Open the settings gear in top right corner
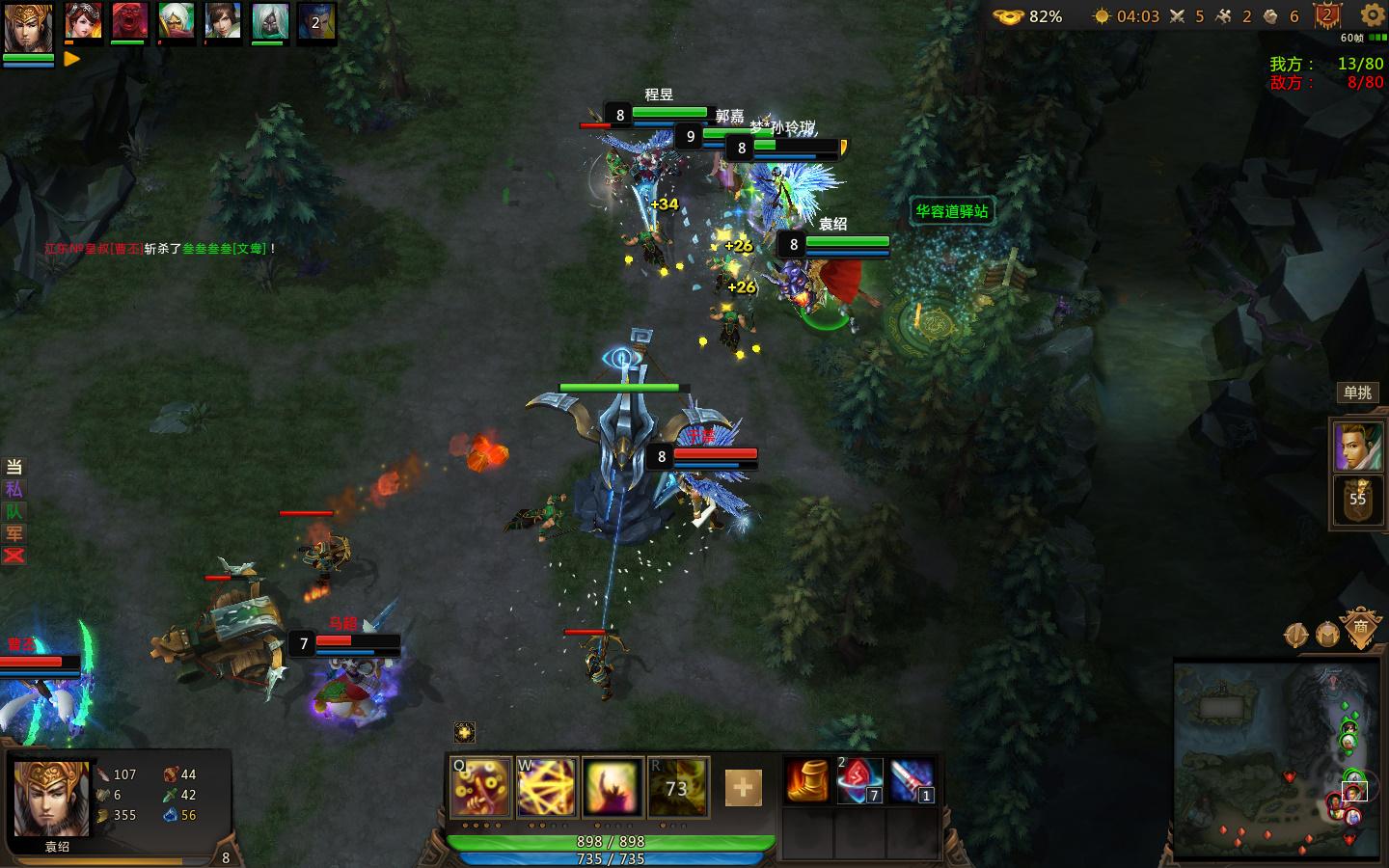1389x868 pixels. (x=1371, y=16)
